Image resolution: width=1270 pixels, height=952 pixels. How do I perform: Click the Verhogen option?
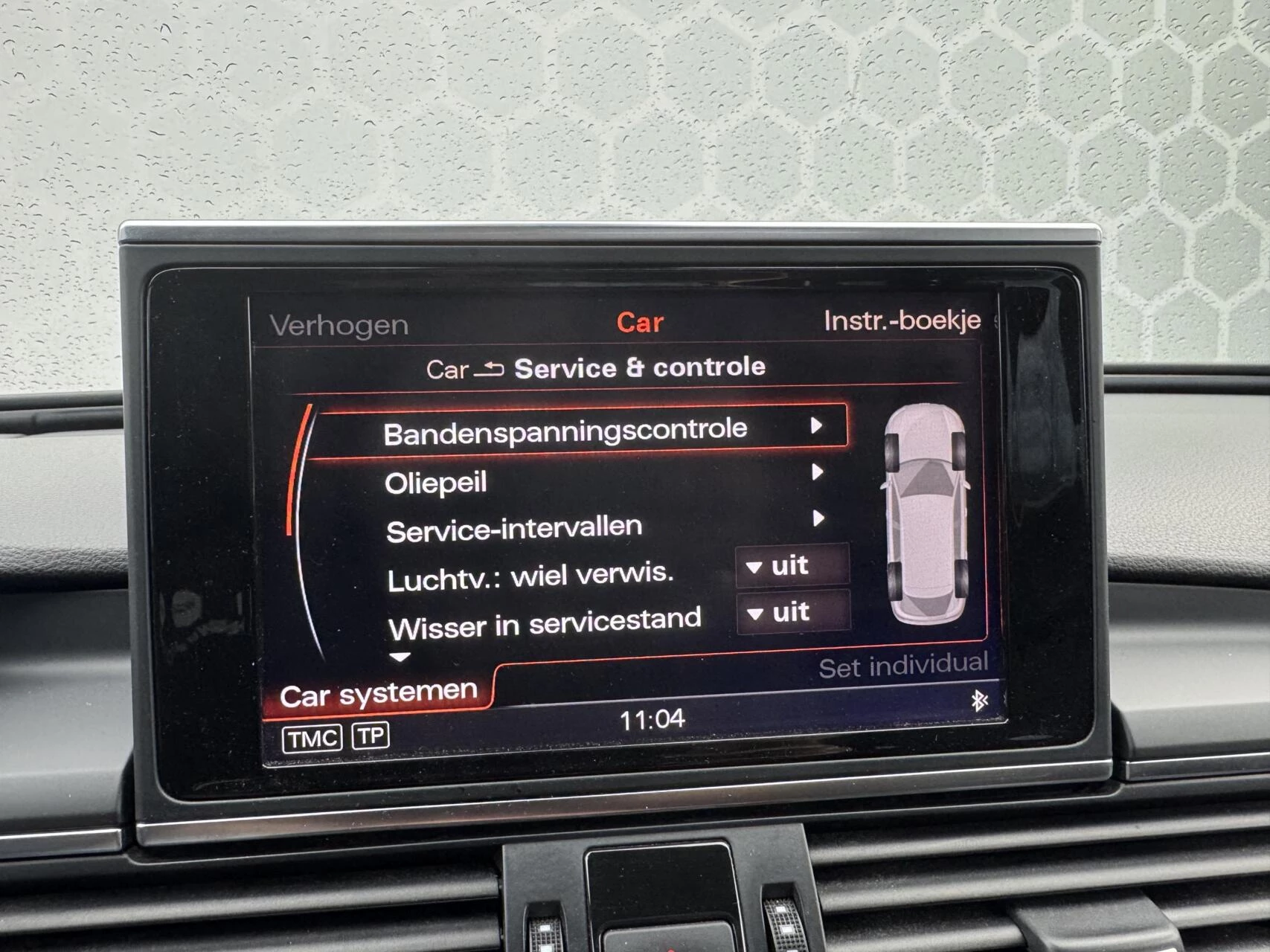339,324
